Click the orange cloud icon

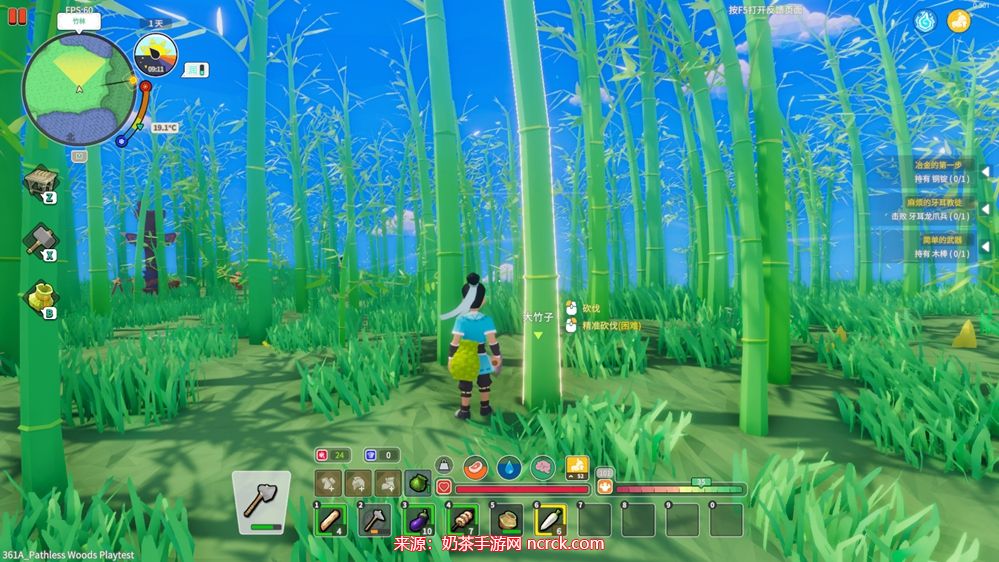pos(959,21)
